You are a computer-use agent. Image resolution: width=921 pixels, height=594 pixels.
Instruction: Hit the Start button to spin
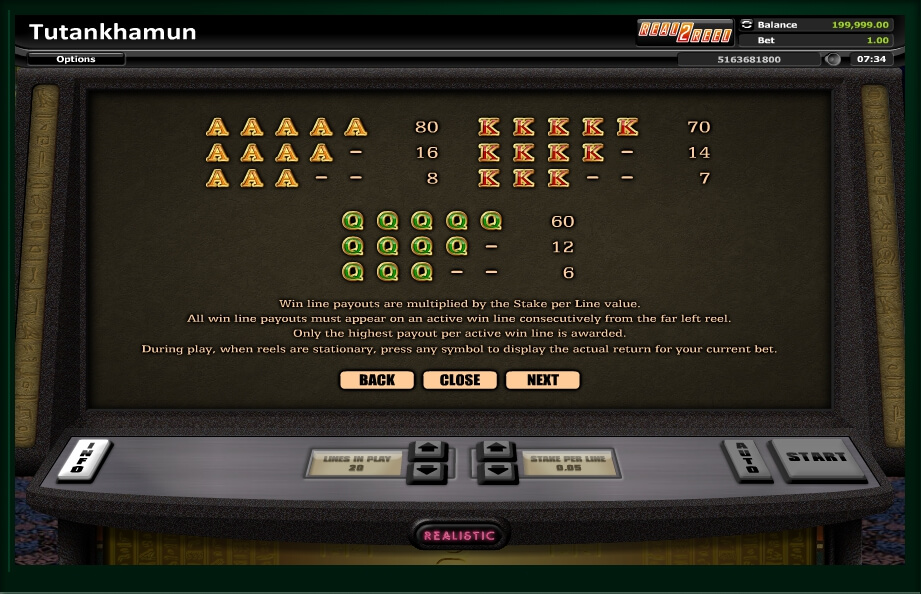816,459
